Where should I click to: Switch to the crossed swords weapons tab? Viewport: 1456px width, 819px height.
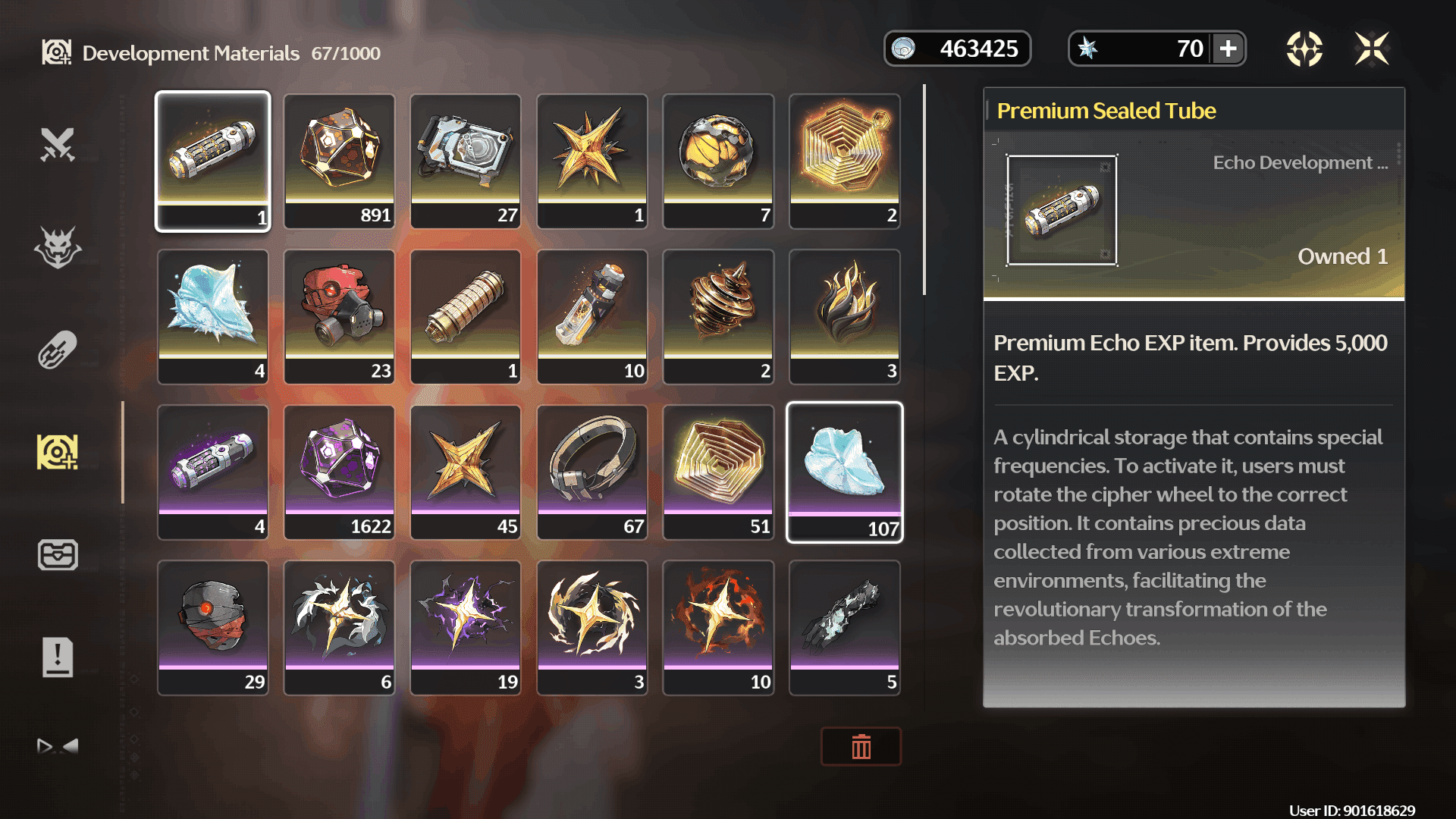[58, 145]
